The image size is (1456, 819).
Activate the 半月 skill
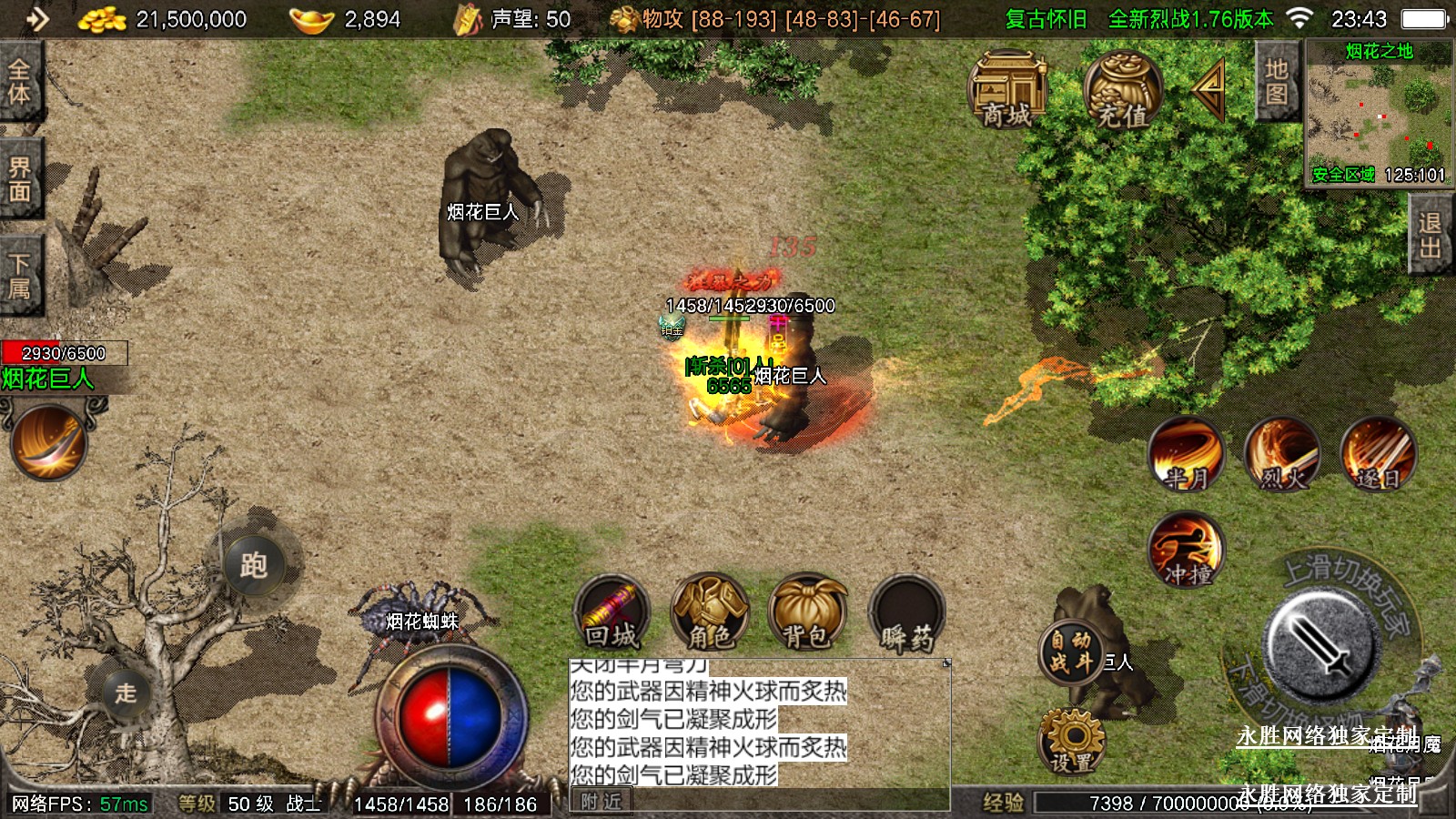click(x=1186, y=453)
